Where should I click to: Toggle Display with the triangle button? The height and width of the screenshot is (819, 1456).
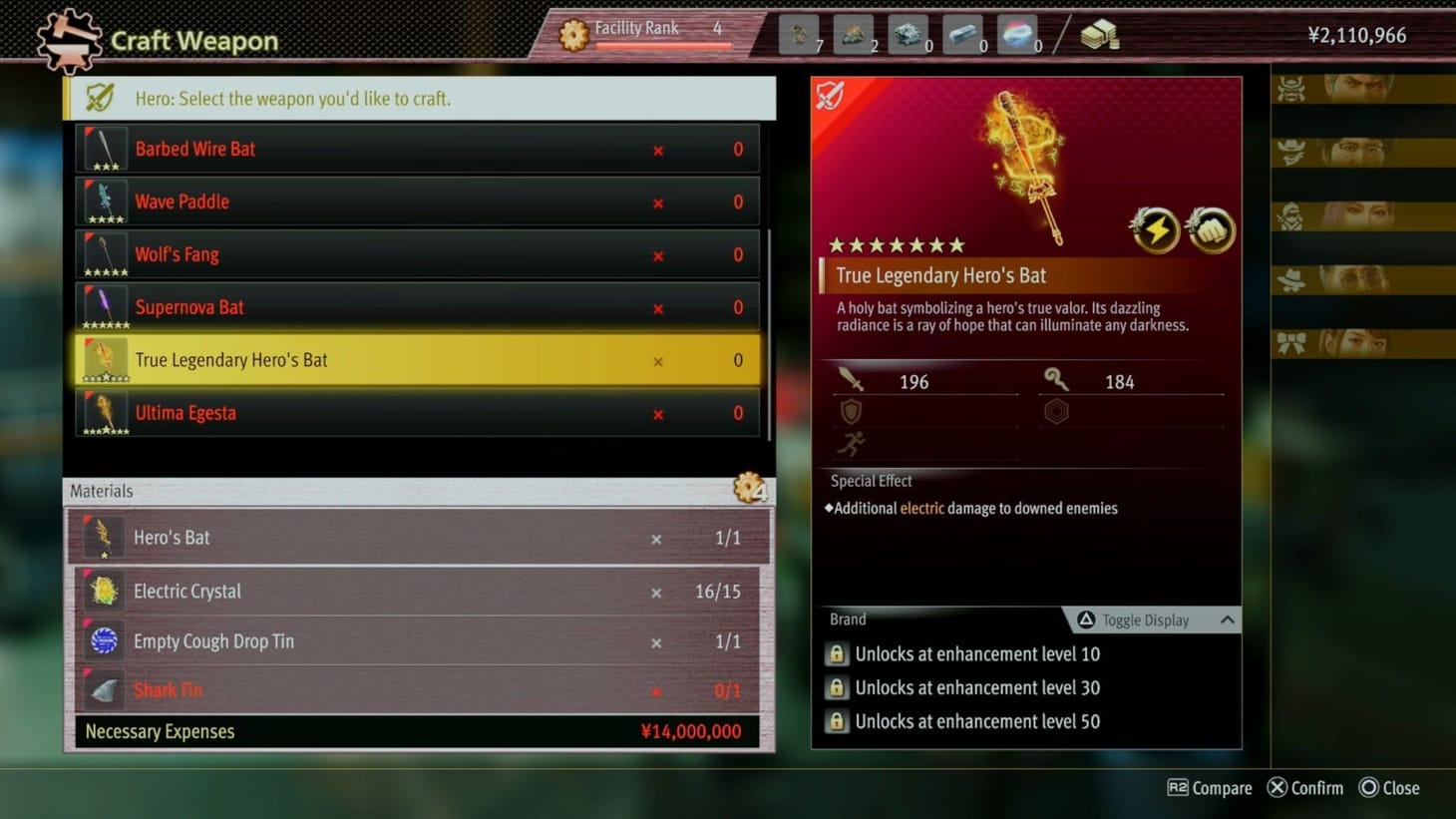[1086, 619]
